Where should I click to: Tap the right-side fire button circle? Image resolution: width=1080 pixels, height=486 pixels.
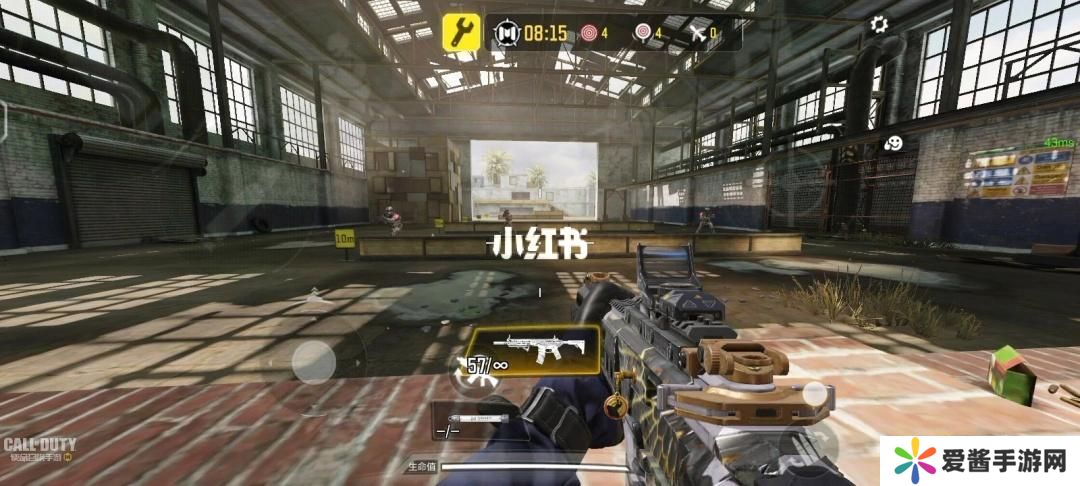815,394
